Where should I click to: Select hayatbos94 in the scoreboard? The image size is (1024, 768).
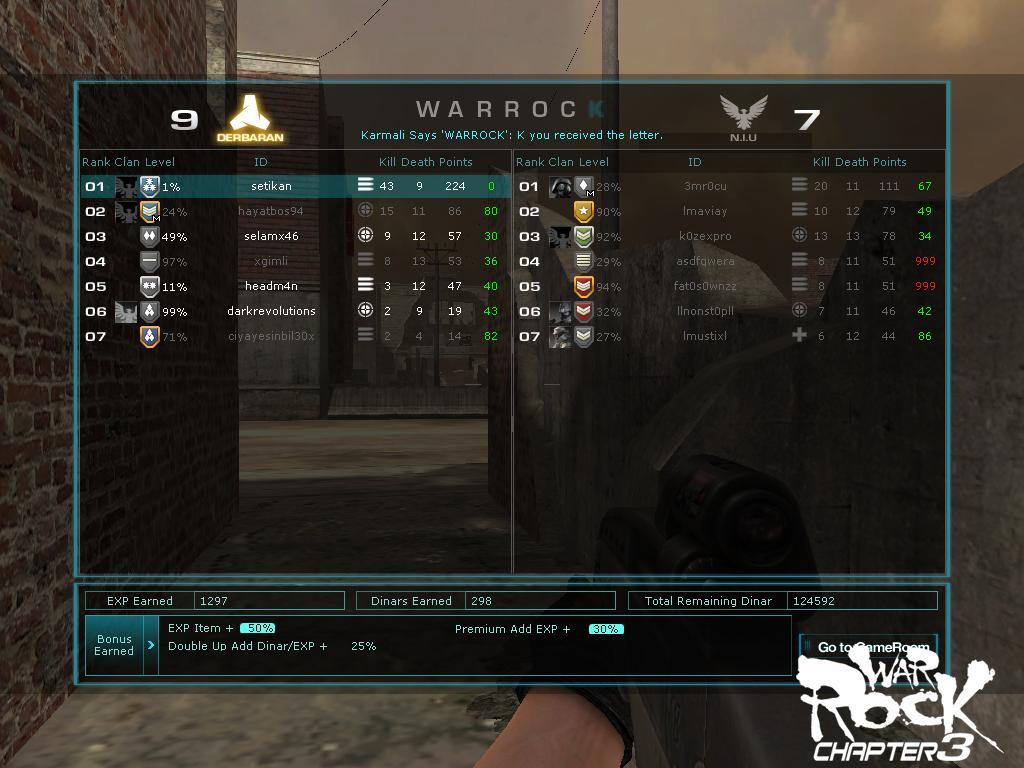(271, 211)
